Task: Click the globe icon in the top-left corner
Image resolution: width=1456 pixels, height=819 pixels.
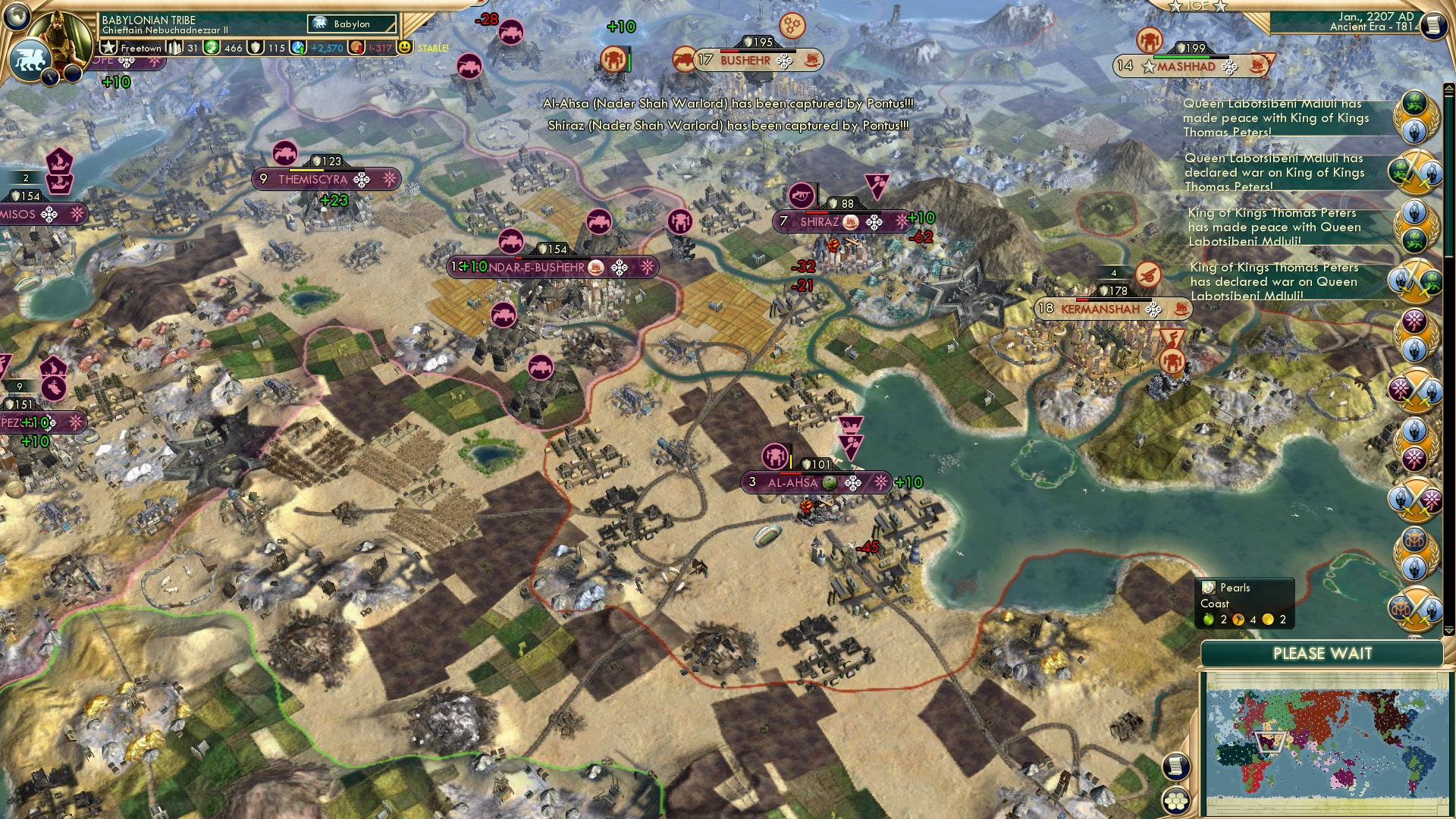Action: (15, 17)
